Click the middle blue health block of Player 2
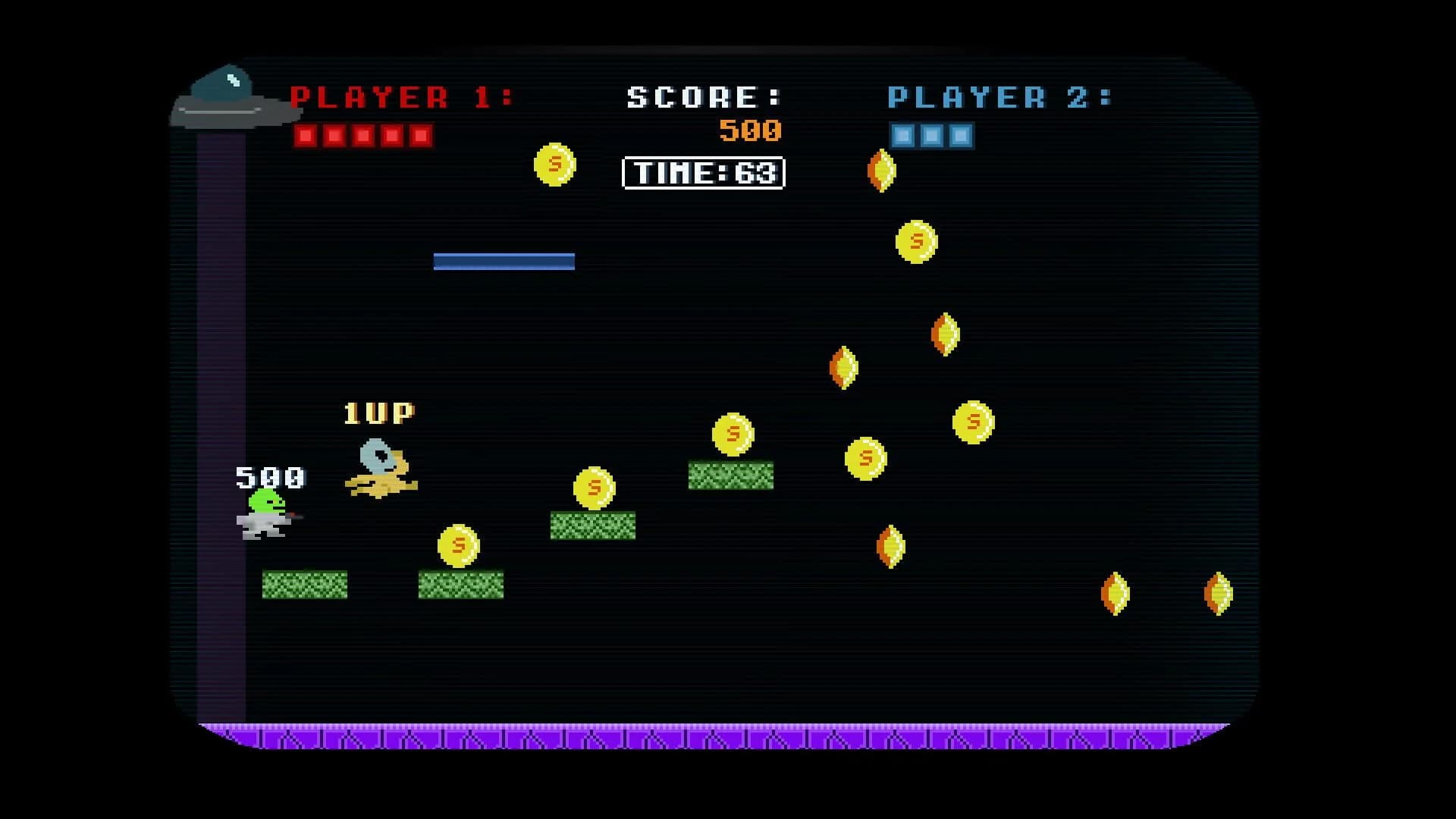The height and width of the screenshot is (819, 1456). point(931,136)
